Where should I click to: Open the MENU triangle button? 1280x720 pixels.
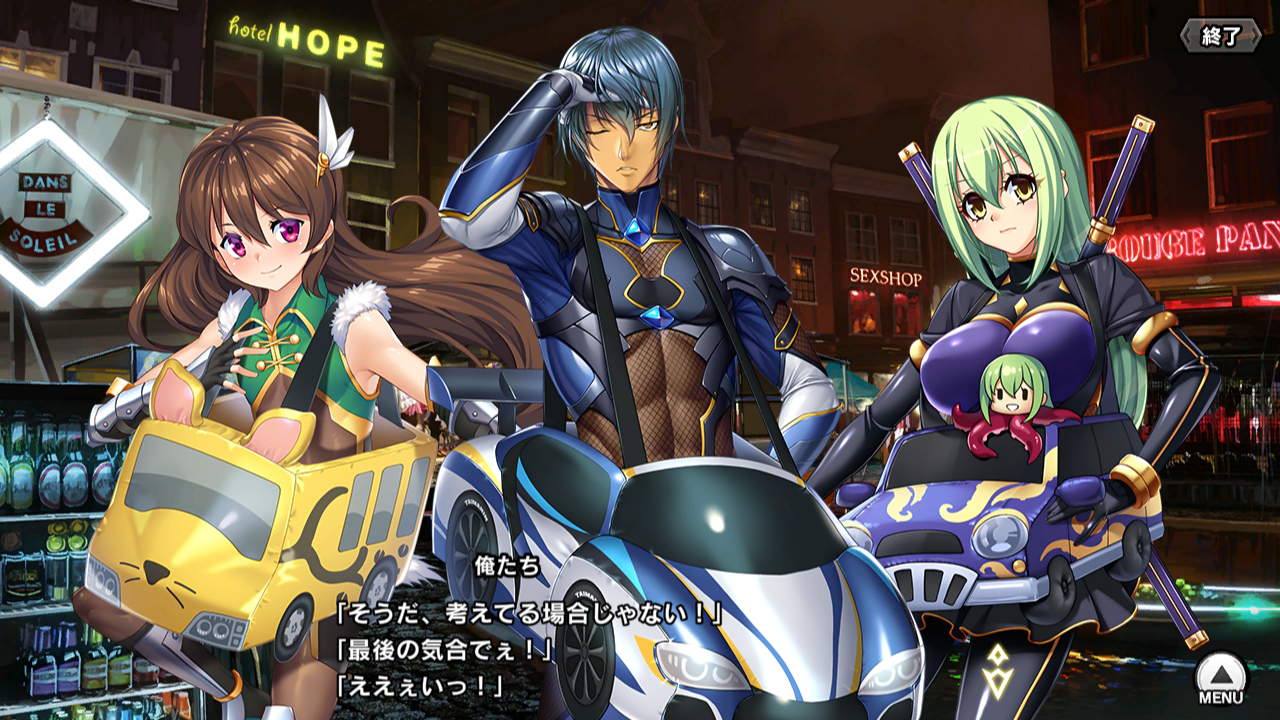1220,677
